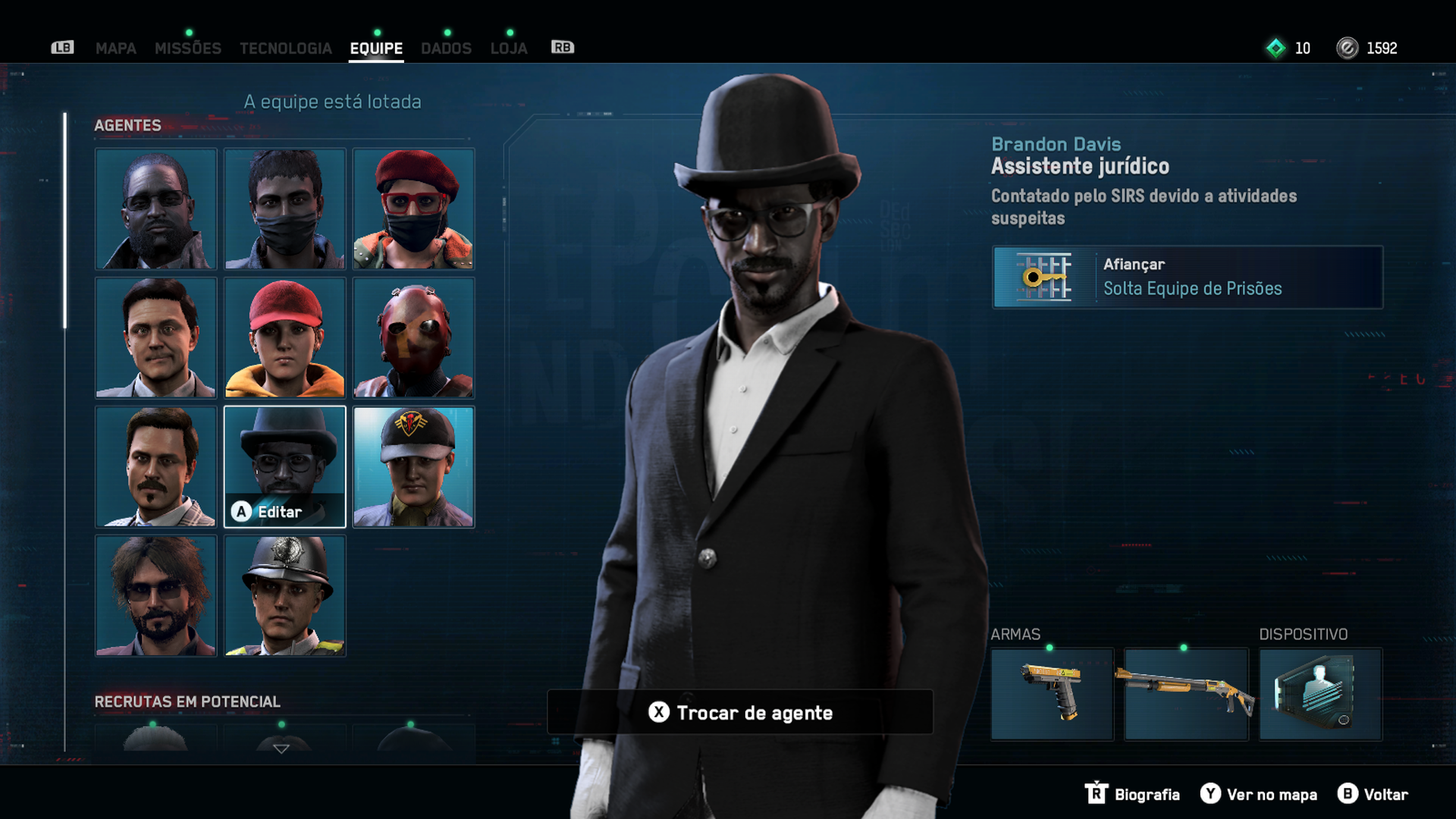Select Brandon Davis's bowler hat portrait
This screenshot has width=1456, height=819.
(284, 466)
